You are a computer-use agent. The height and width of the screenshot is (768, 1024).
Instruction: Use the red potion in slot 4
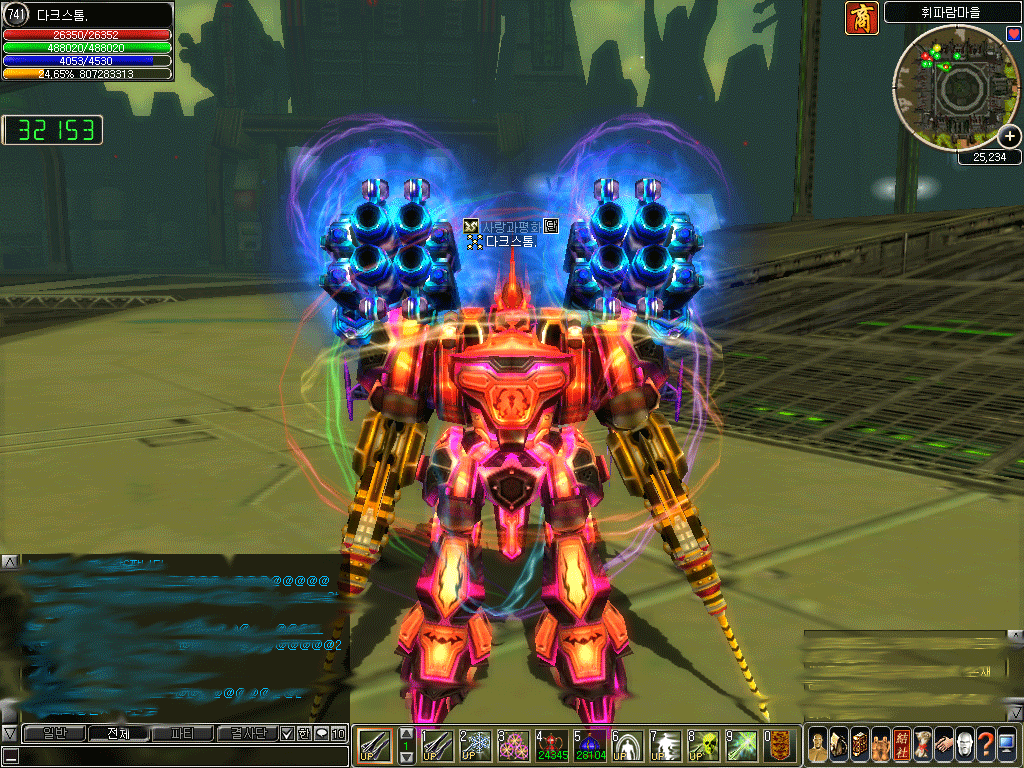(551, 745)
